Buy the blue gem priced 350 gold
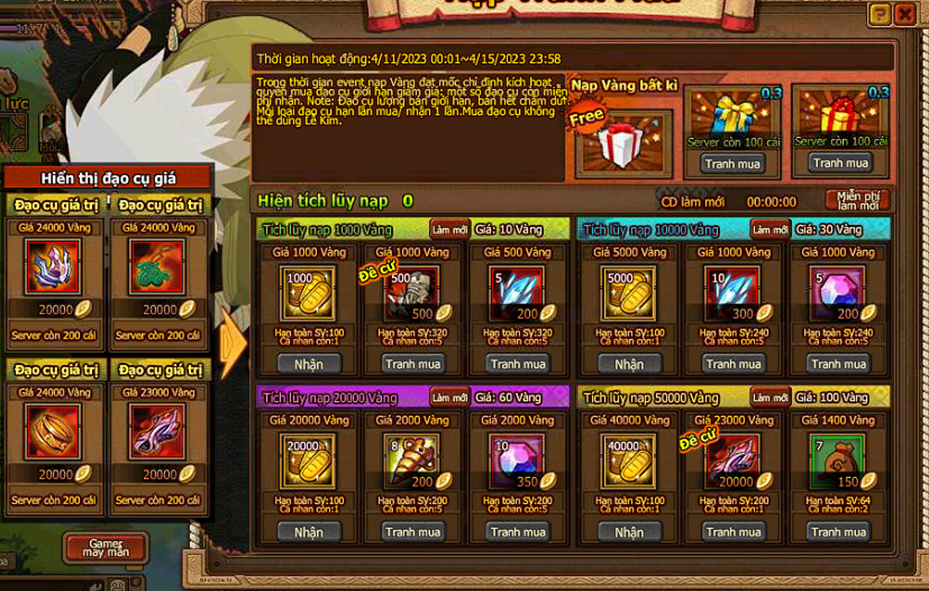The height and width of the screenshot is (591, 929). point(517,532)
